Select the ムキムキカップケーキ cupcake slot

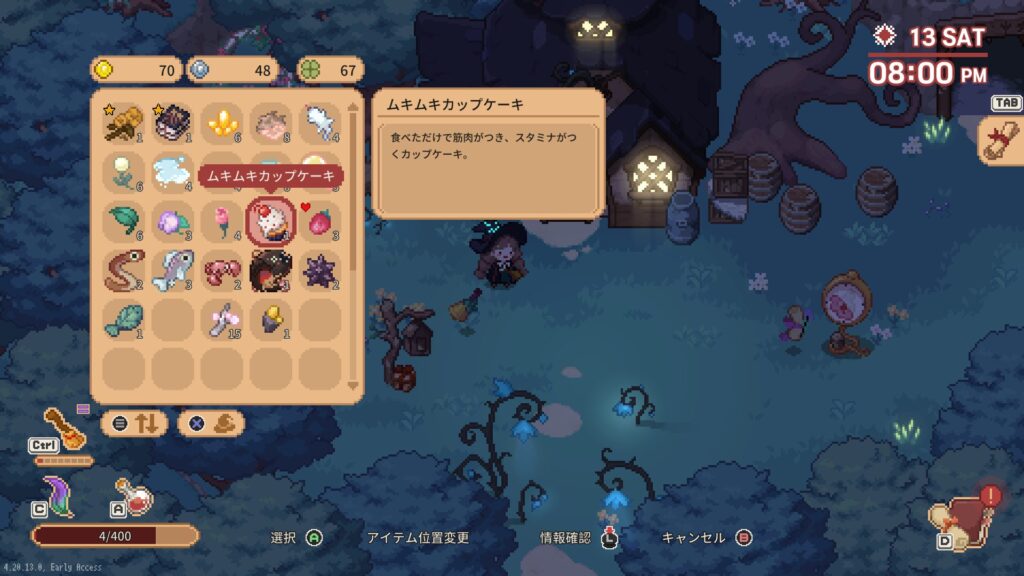[271, 221]
